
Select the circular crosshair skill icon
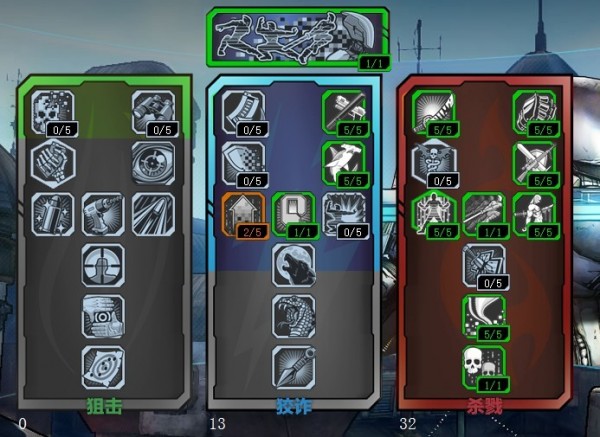103,264
